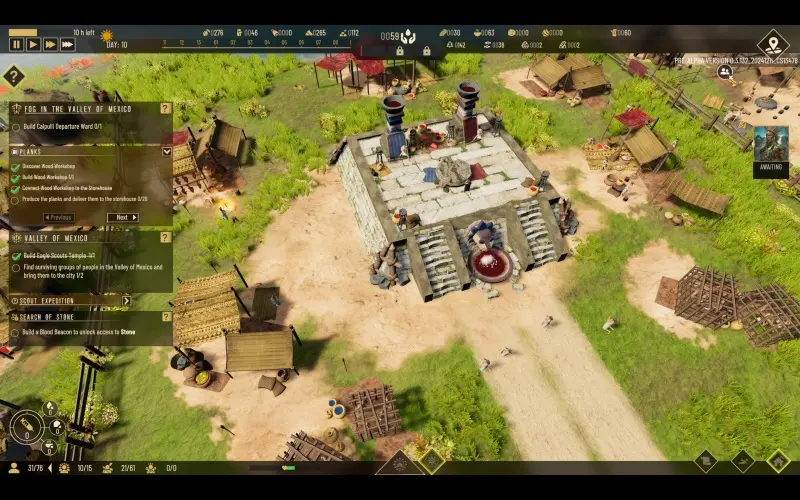Pause the game with the pause button
Screen dimensions: 800x500
(16, 44)
